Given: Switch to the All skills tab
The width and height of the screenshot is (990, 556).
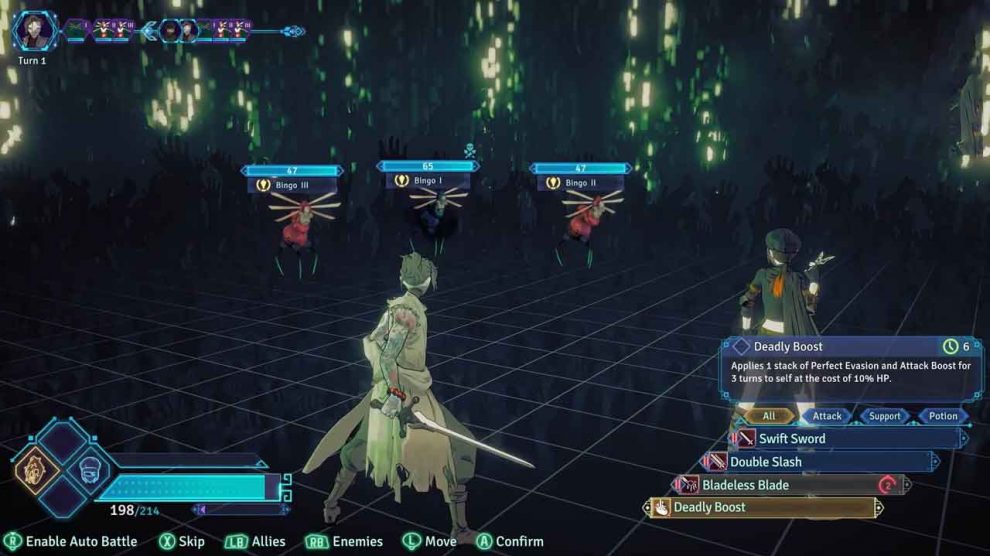Looking at the screenshot, I should (x=768, y=416).
